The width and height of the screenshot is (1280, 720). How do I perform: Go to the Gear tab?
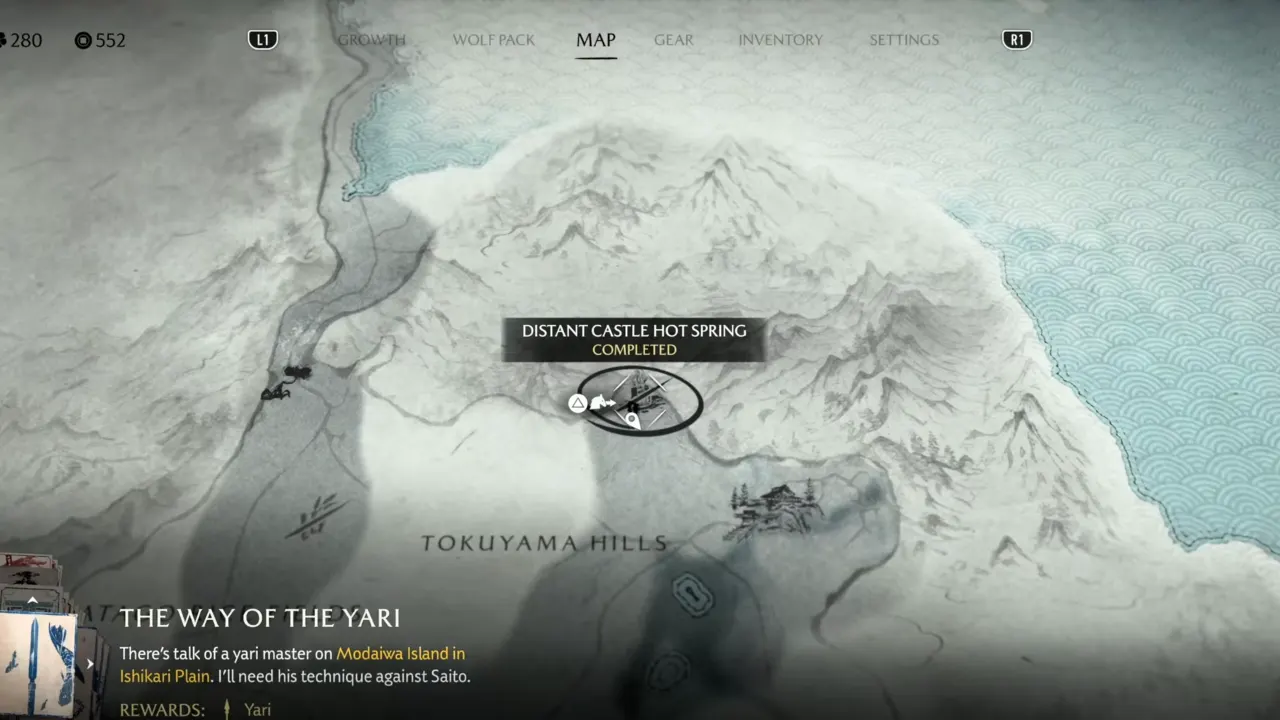click(673, 40)
